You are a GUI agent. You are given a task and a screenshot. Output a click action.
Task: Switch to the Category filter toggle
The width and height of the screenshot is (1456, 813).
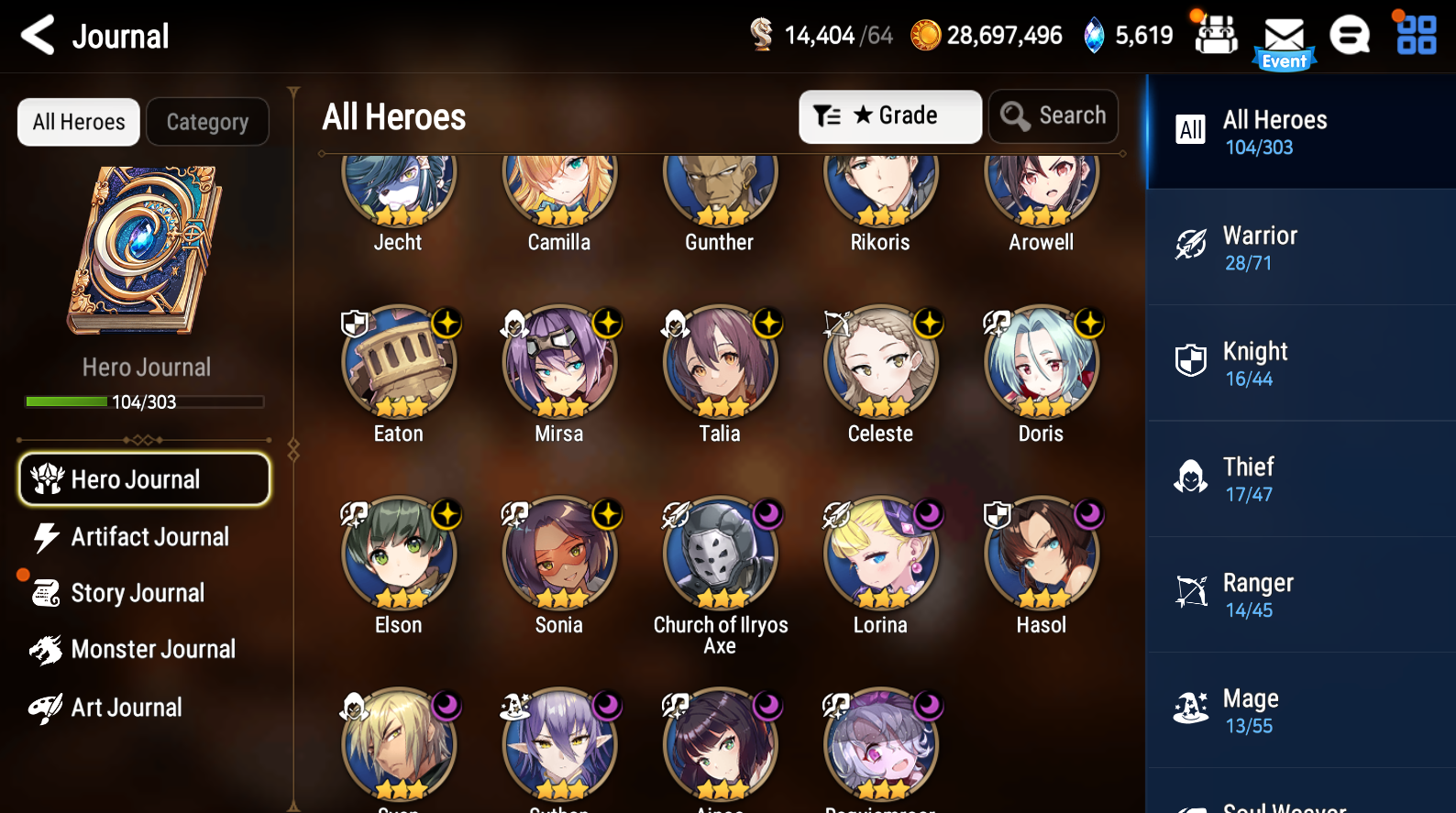tap(207, 121)
